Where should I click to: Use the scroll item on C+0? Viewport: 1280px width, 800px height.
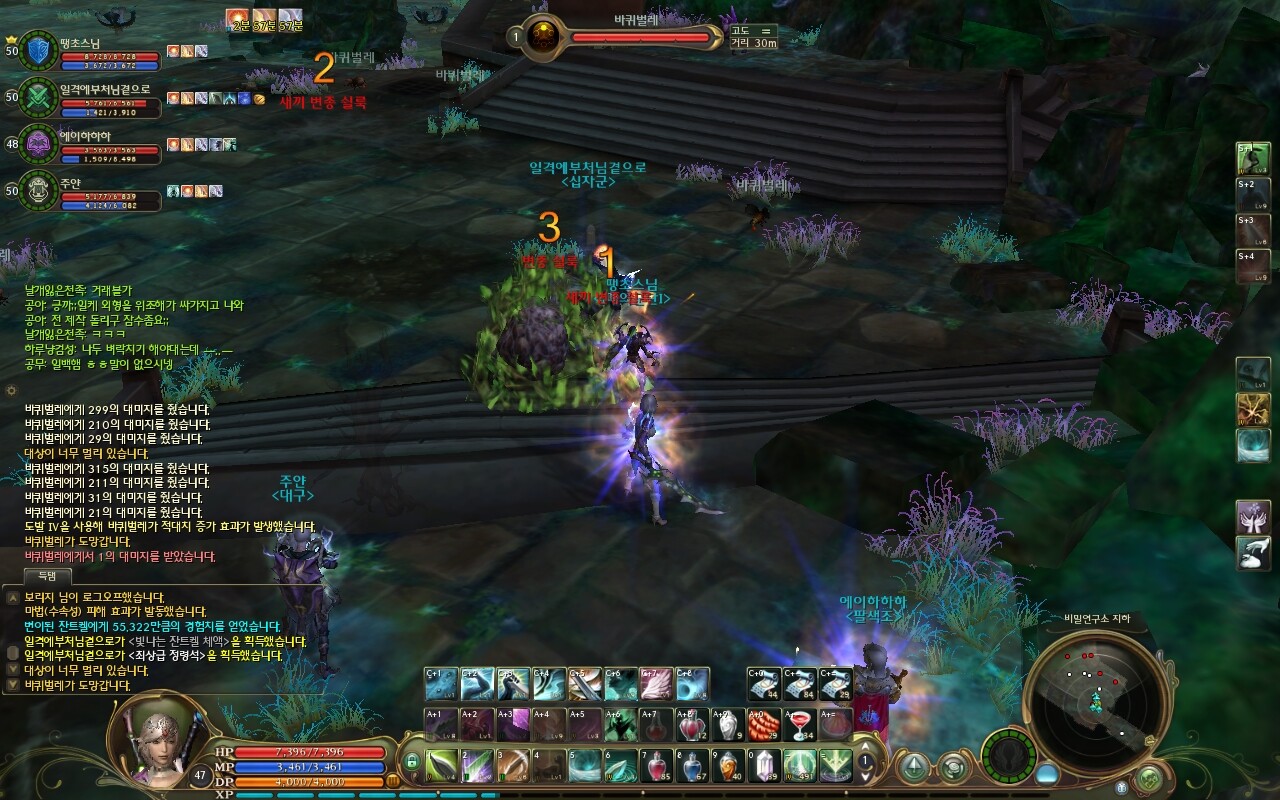[764, 684]
